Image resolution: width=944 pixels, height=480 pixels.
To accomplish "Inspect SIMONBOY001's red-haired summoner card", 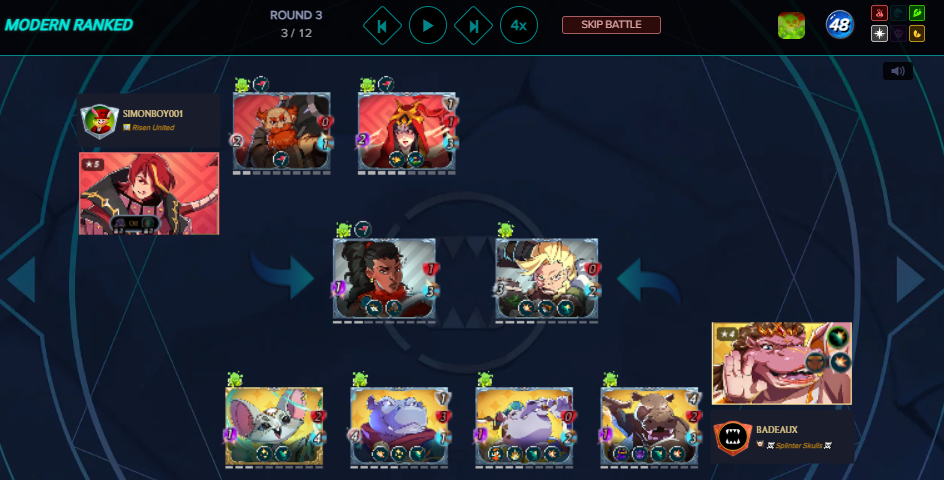I will pyautogui.click(x=149, y=193).
